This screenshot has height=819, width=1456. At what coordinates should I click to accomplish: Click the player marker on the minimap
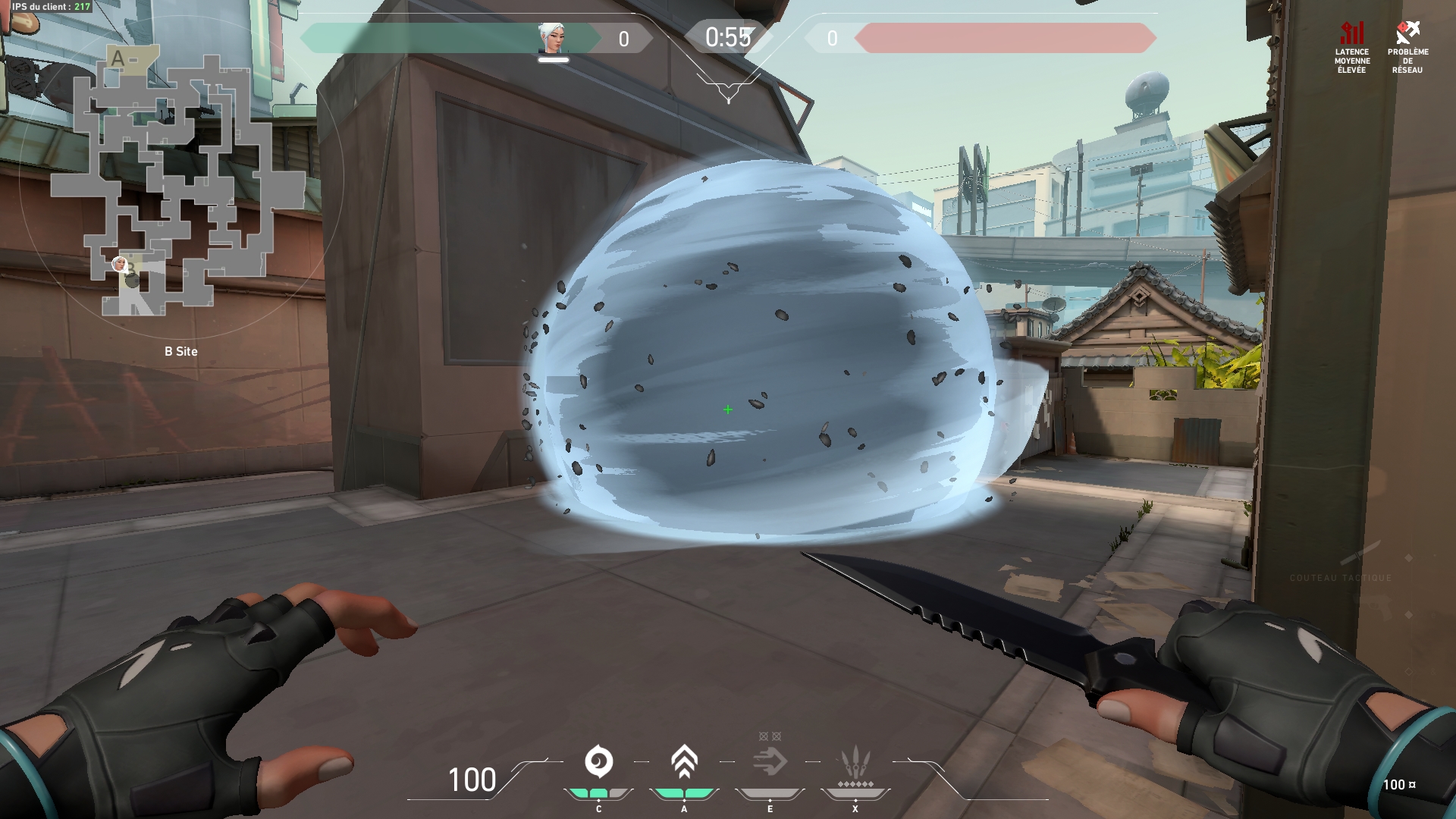(119, 264)
